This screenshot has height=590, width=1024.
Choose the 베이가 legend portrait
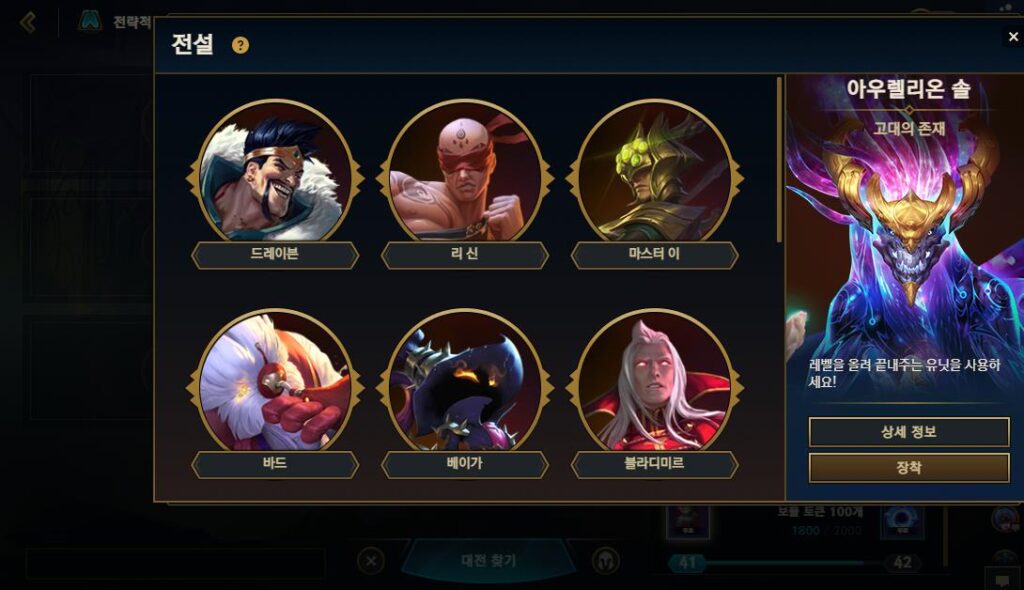[465, 385]
